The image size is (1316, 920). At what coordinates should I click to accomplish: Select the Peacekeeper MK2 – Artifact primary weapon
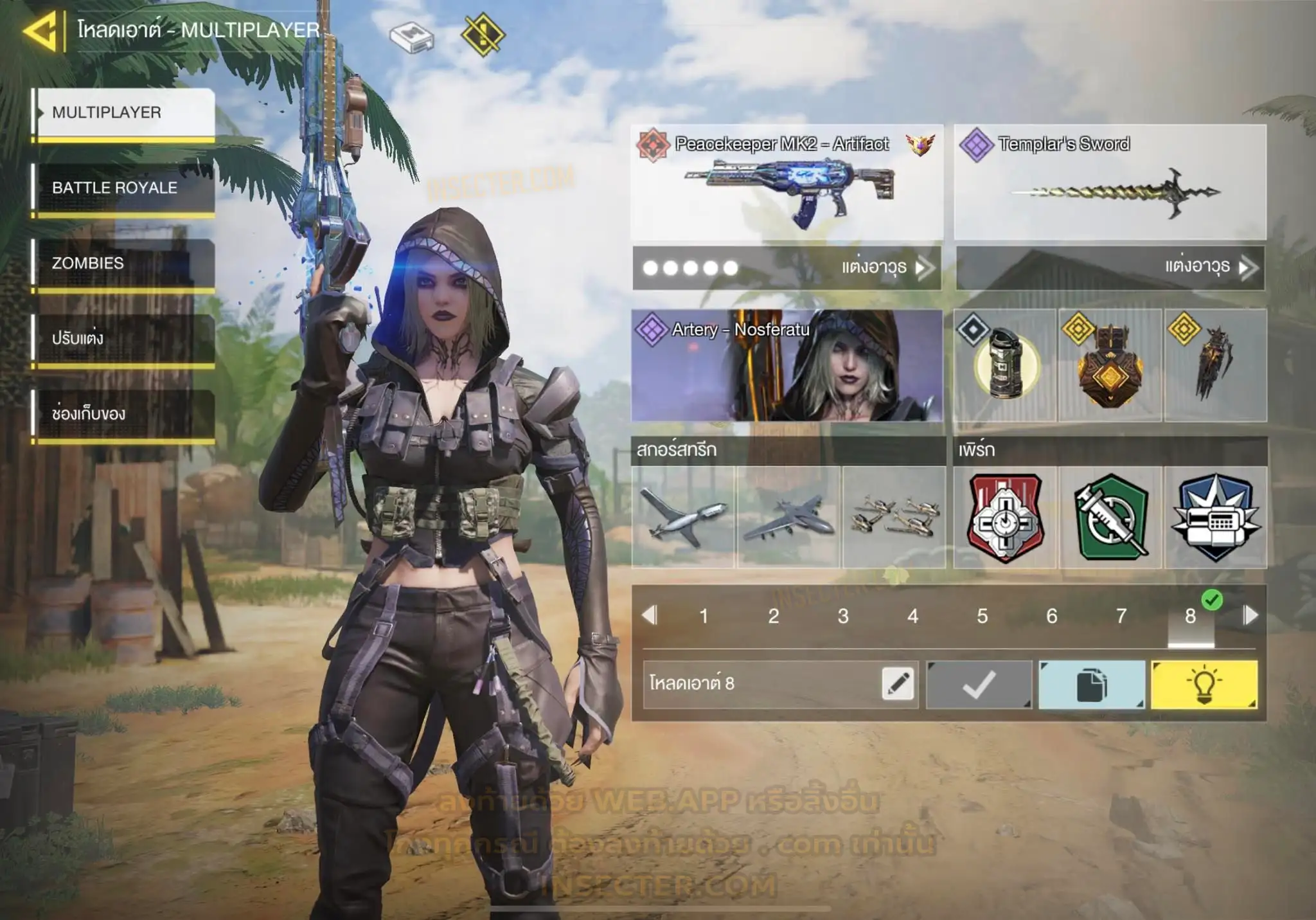pyautogui.click(x=787, y=183)
